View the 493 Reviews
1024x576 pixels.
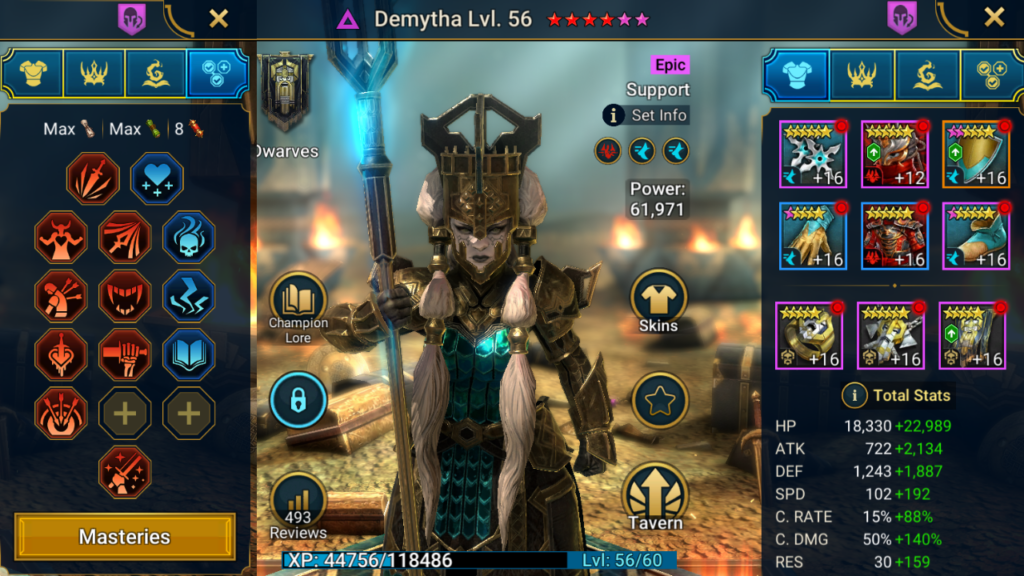[298, 506]
